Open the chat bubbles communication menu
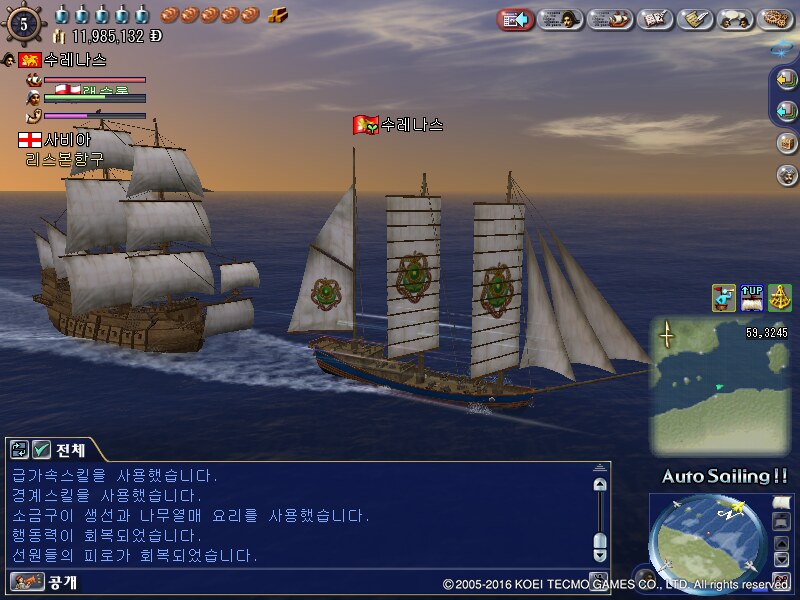Image resolution: width=800 pixels, height=600 pixels. coord(736,19)
